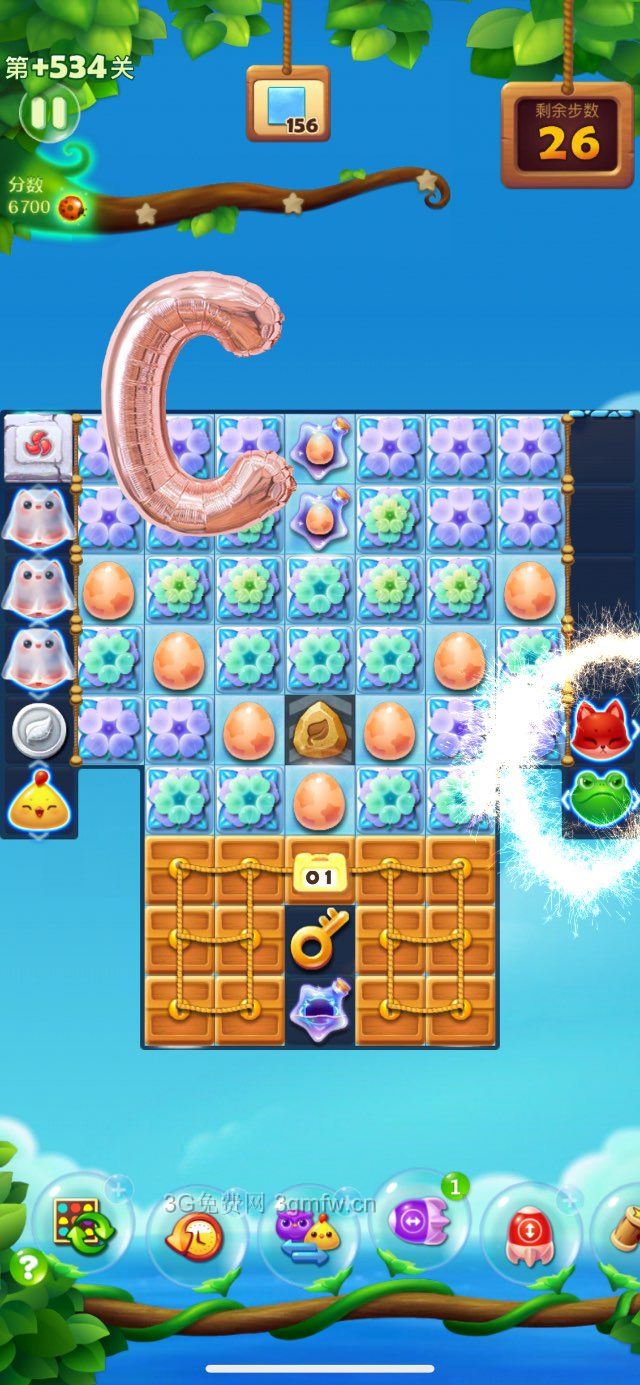640x1385 pixels.
Task: Tap the golden seed stone tile
Action: pos(319,730)
